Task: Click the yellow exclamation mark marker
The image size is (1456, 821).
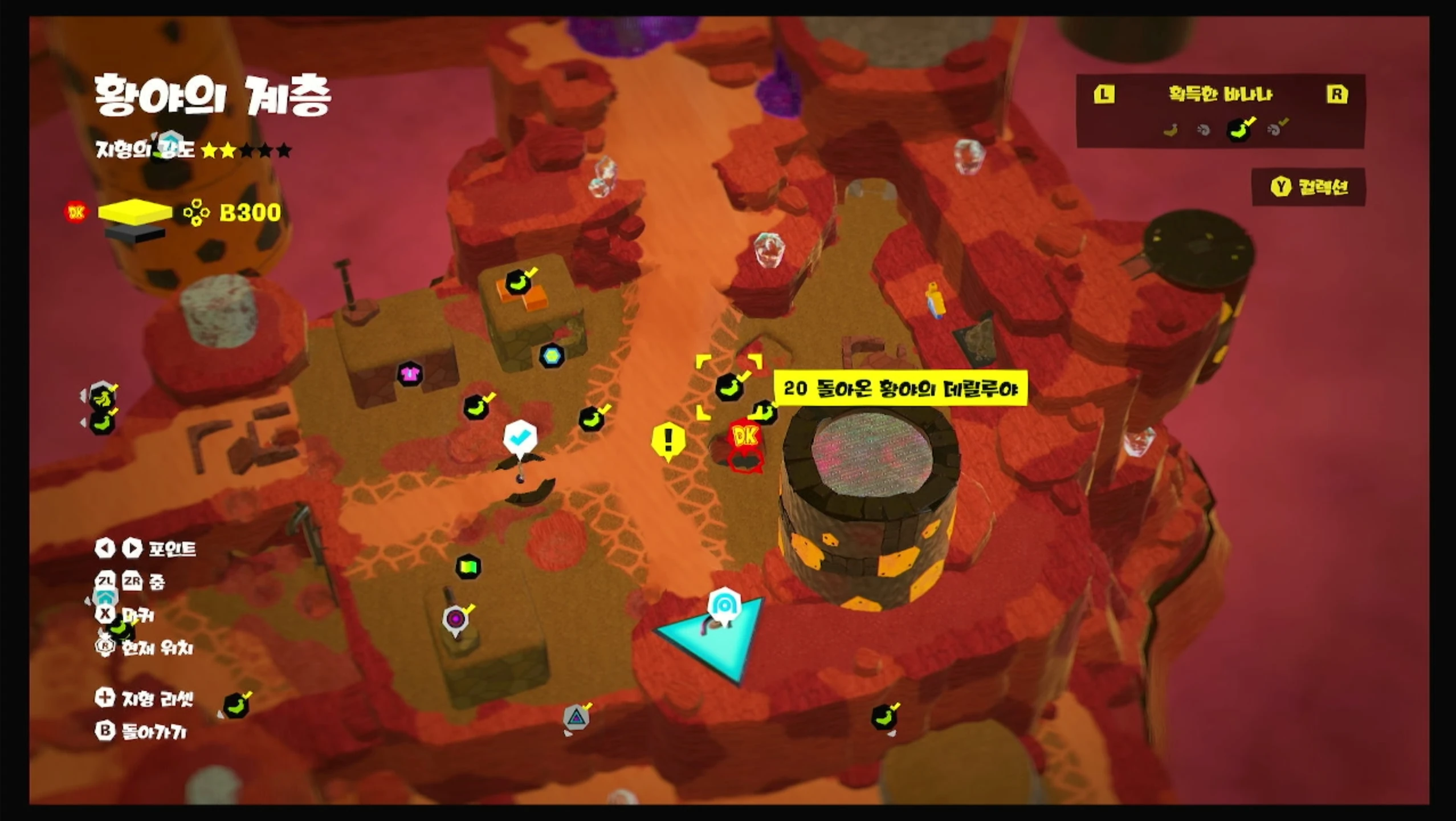Action: point(668,440)
